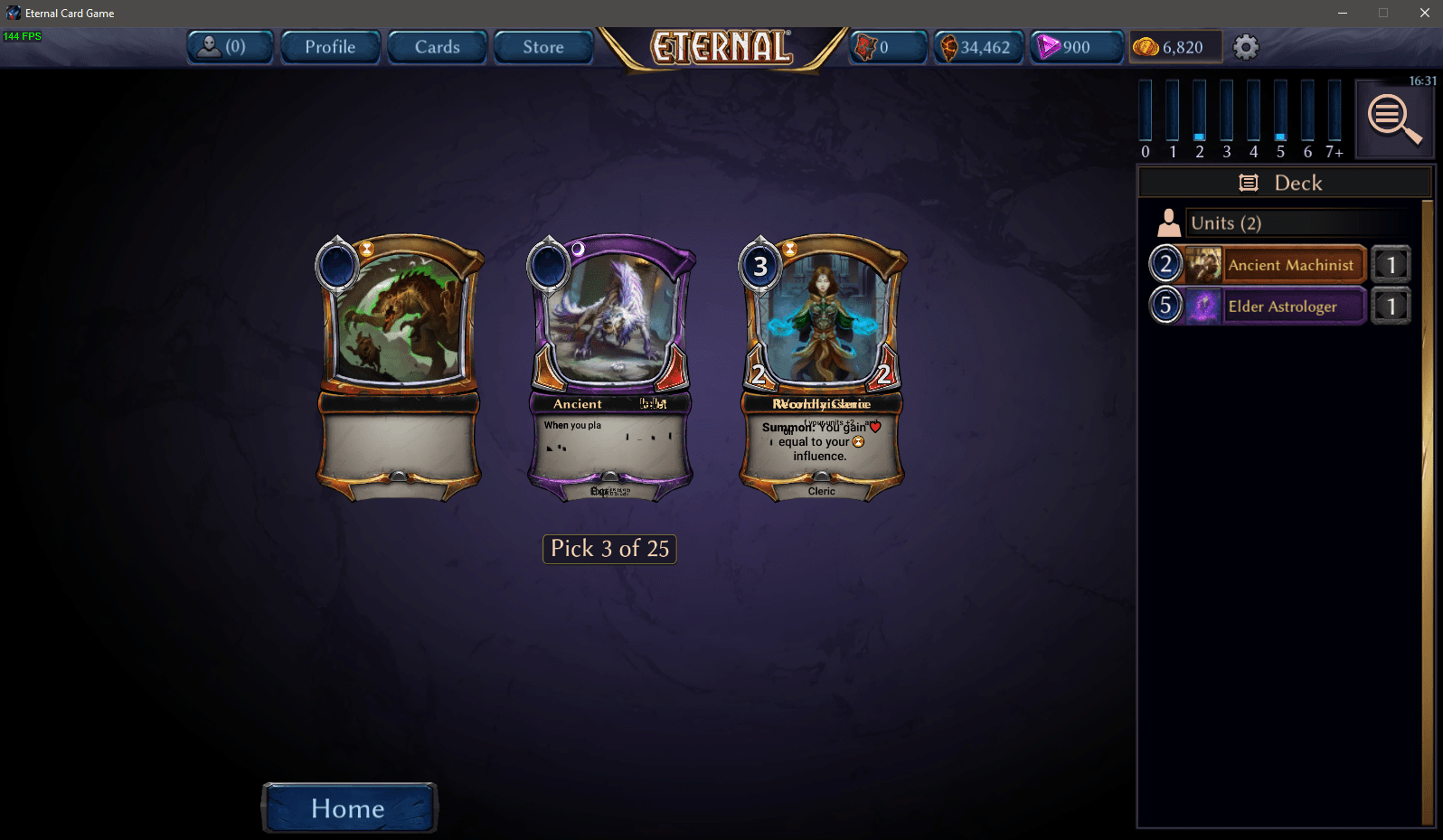Click the player silhouette icon beside Units (2)

[x=1168, y=222]
